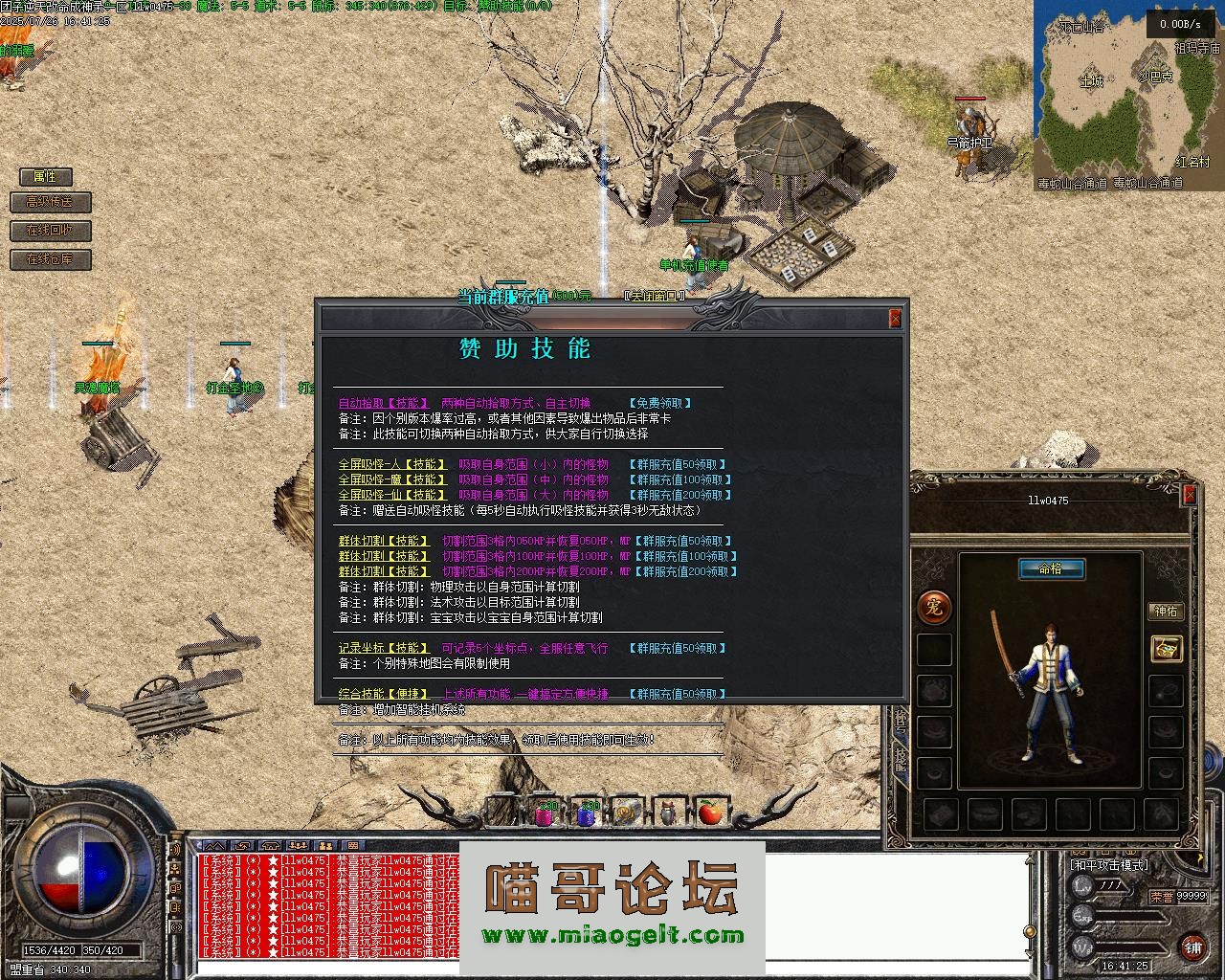Open the 在线仓库 warehouse button

point(49,259)
